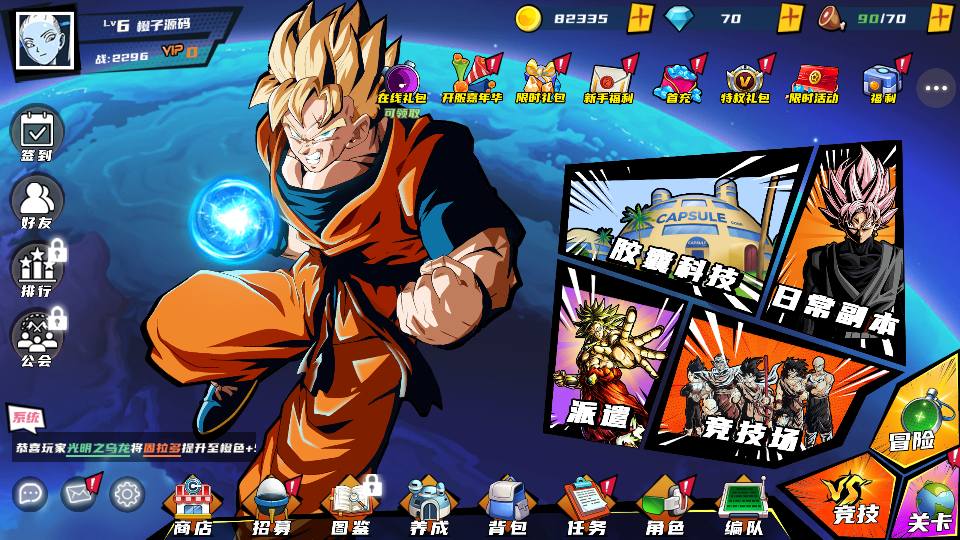Image resolution: width=960 pixels, height=540 pixels.
Task: Open the 任务 quest list
Action: (586, 505)
